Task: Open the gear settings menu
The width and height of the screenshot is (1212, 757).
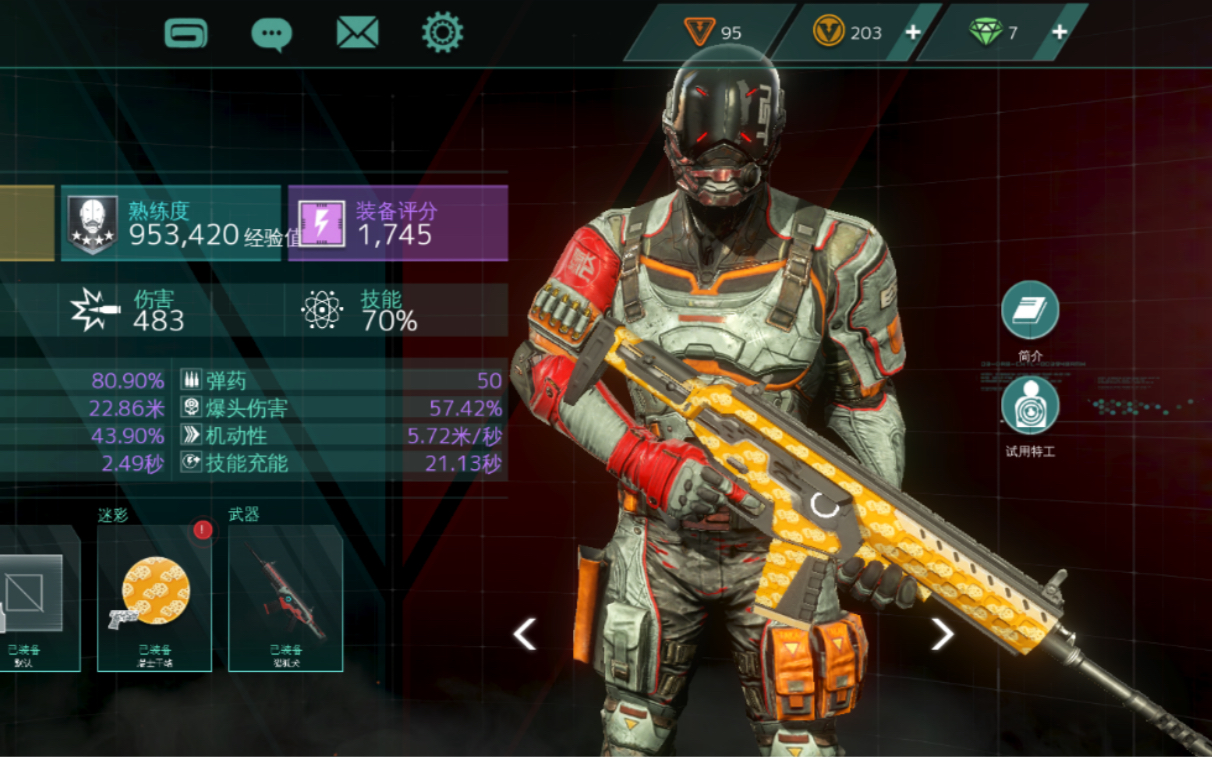Action: (442, 32)
